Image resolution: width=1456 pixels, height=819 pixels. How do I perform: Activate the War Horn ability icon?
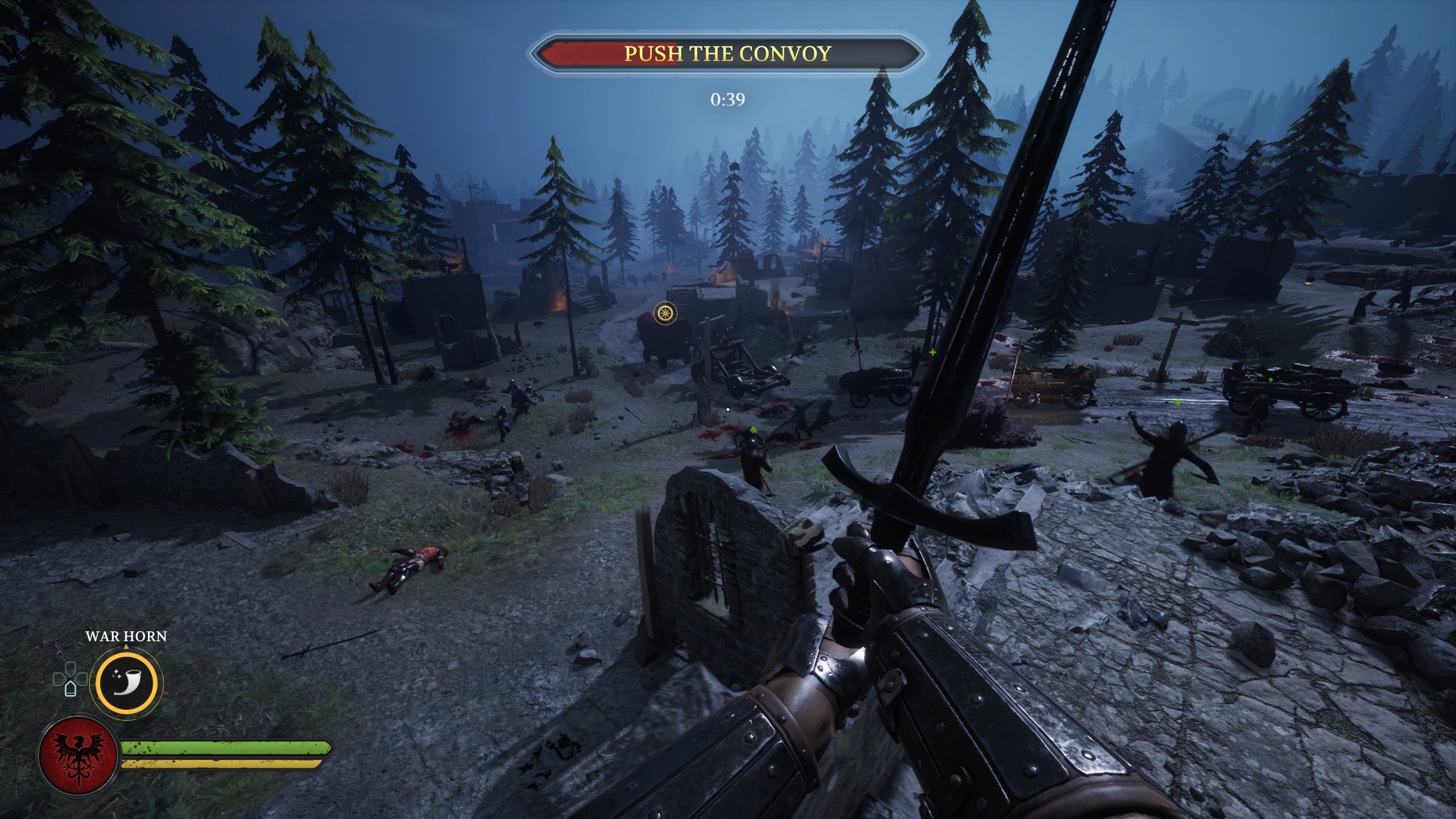pyautogui.click(x=126, y=681)
